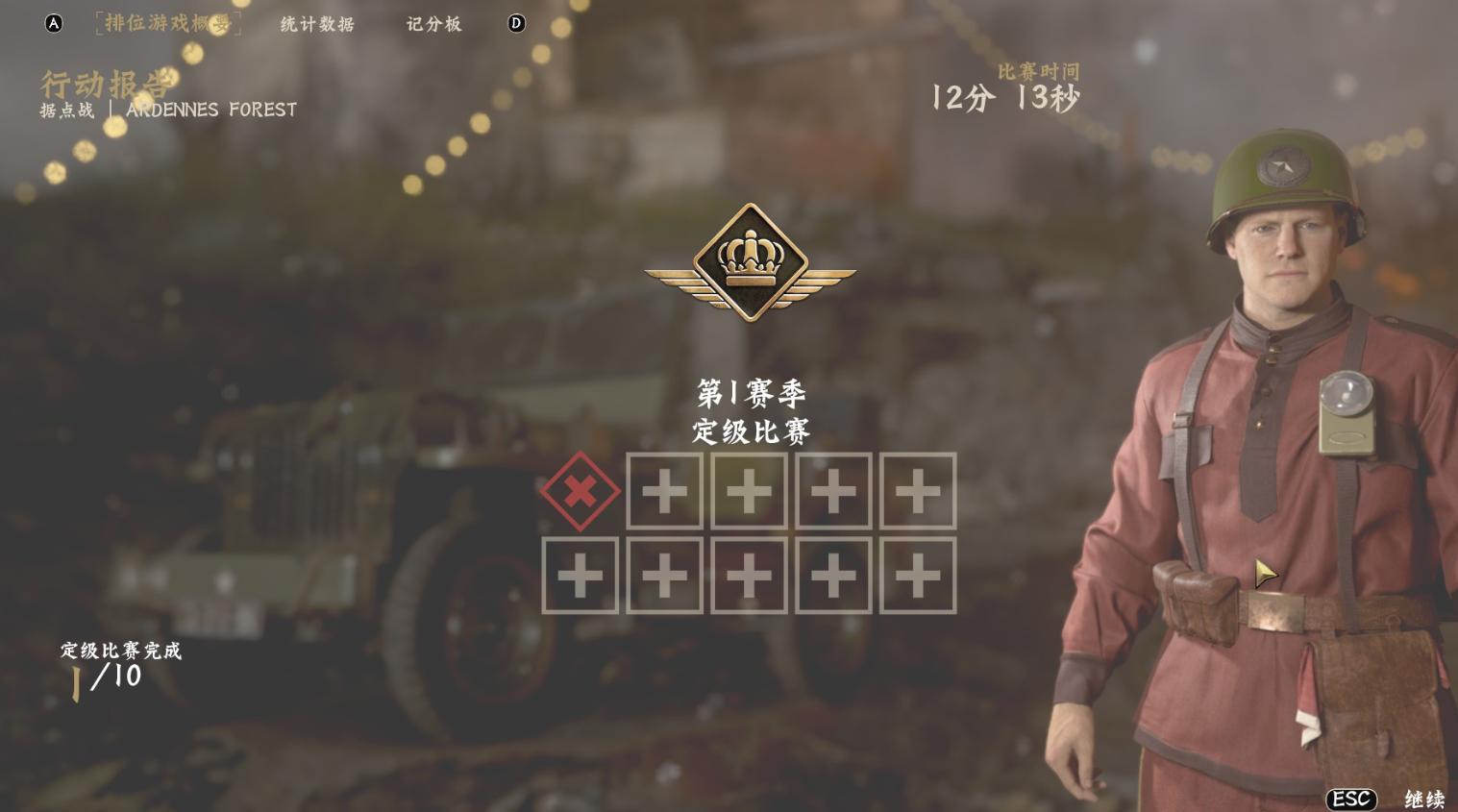Select the 排位游戏概要 tab
The image size is (1458, 812).
coord(167,23)
